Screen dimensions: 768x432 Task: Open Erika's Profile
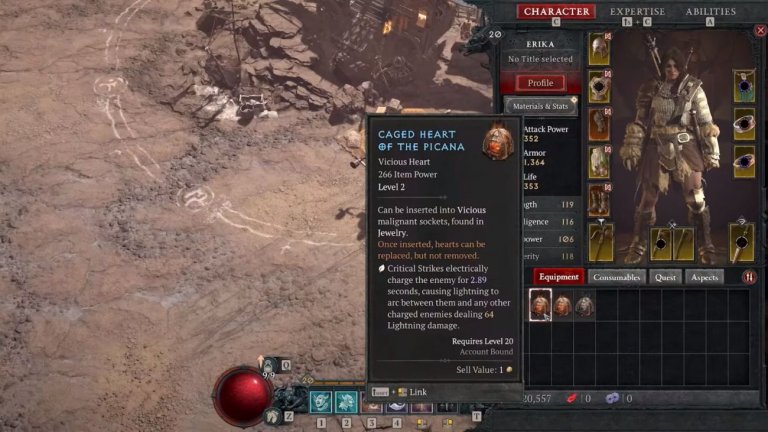coord(540,82)
